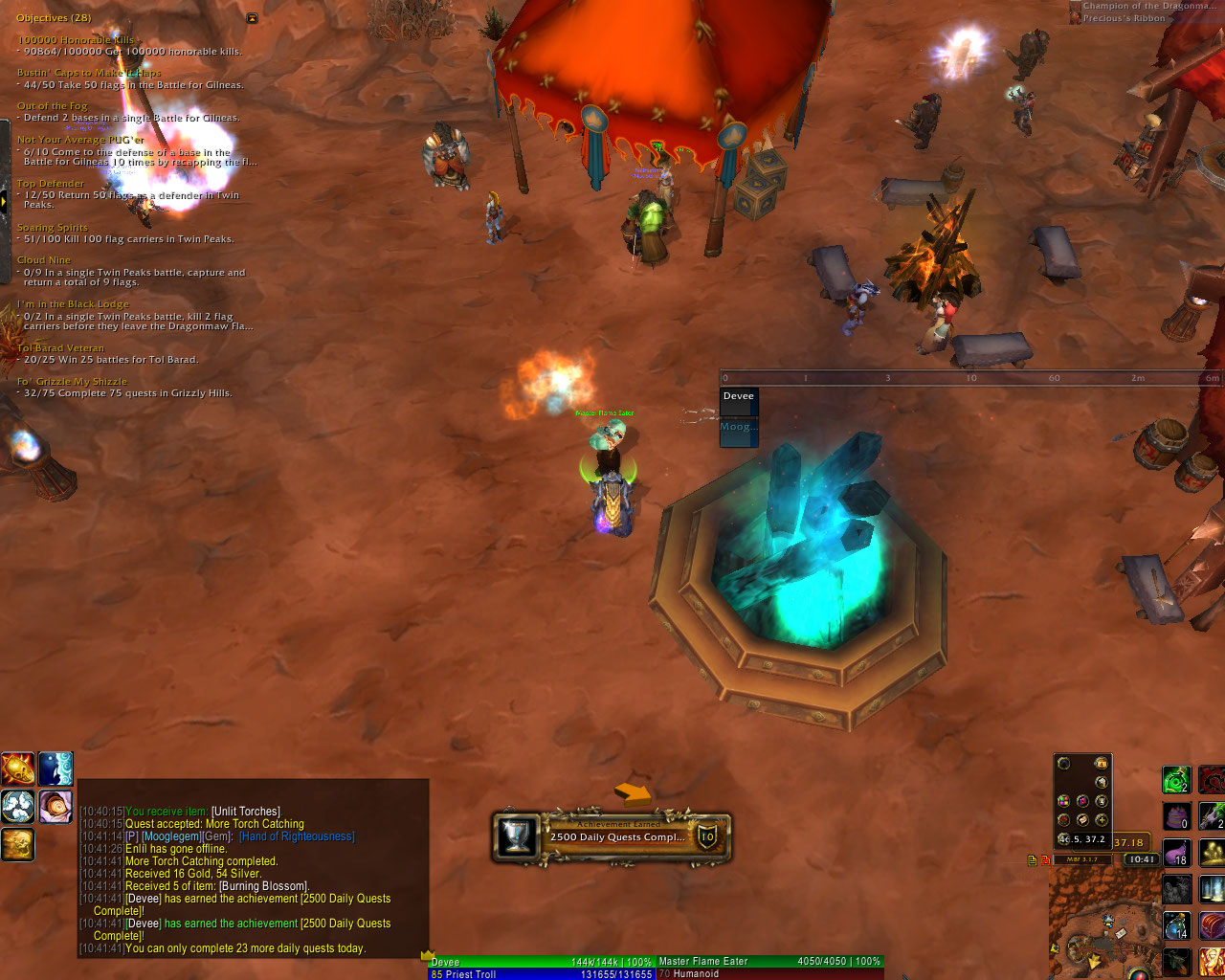Click the Burning Blossom item link in chat
1225x980 pixels.
click(x=264, y=886)
